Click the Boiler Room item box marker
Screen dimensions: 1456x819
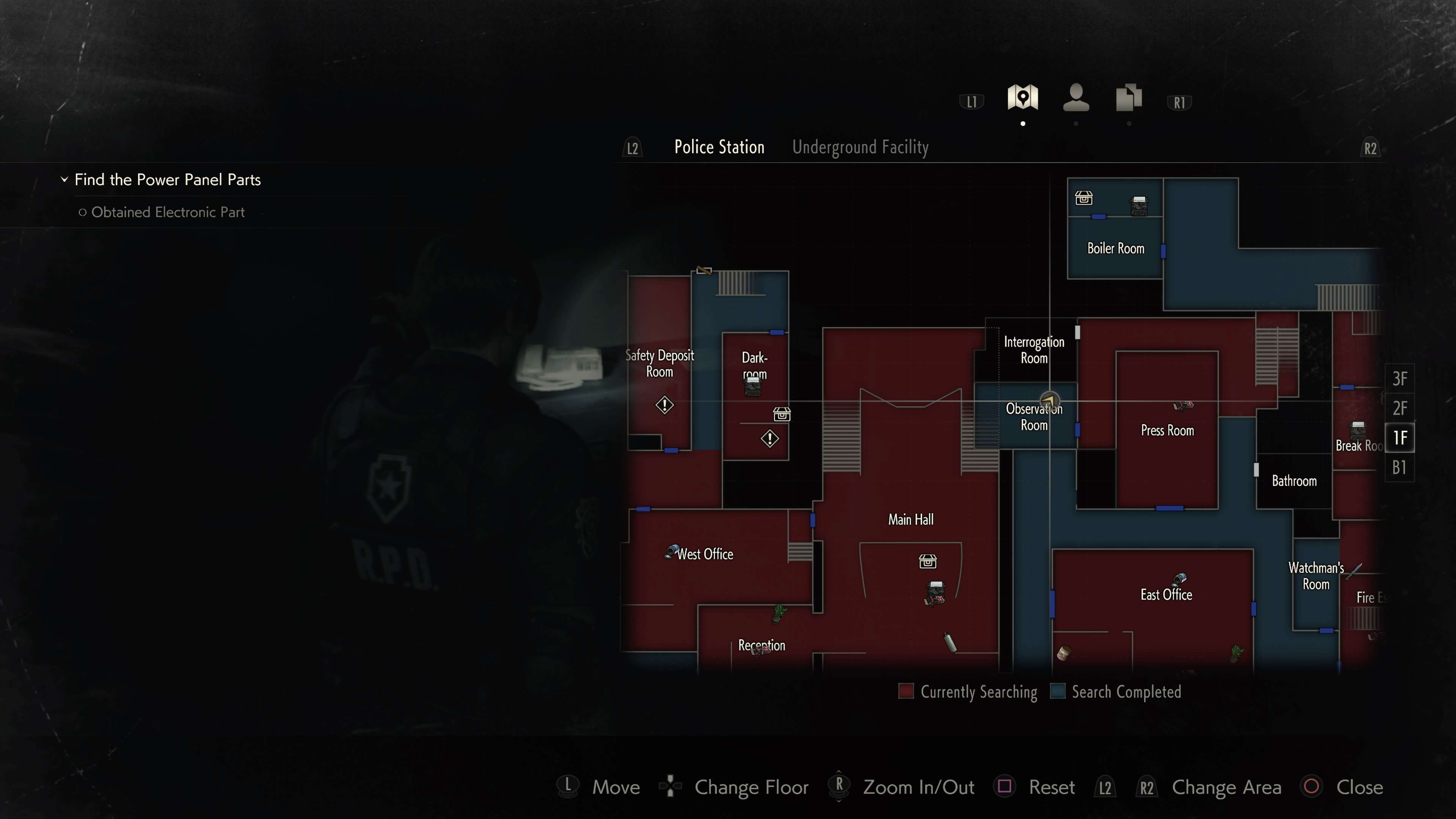click(x=1084, y=198)
